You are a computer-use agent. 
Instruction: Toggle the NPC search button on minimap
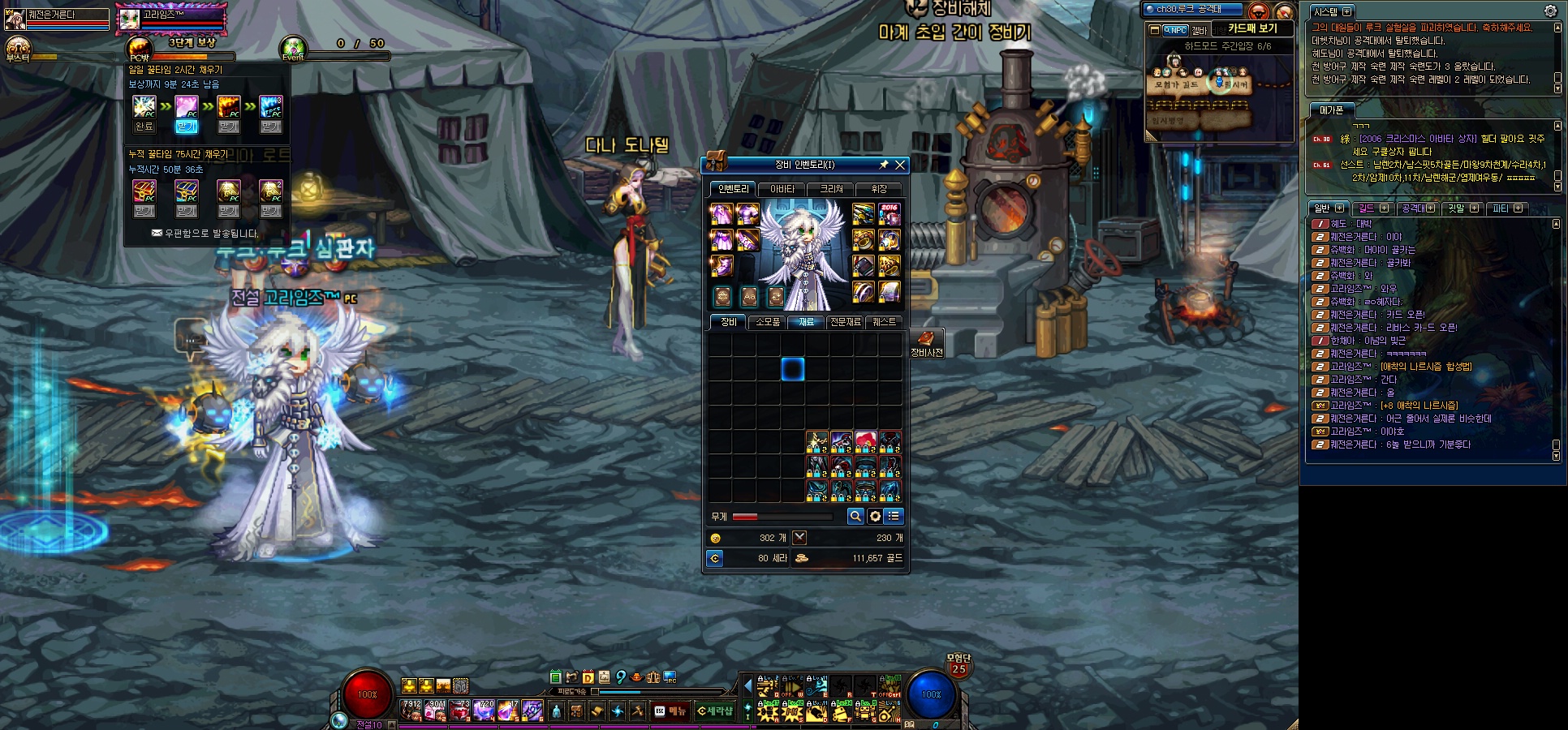[x=1174, y=30]
